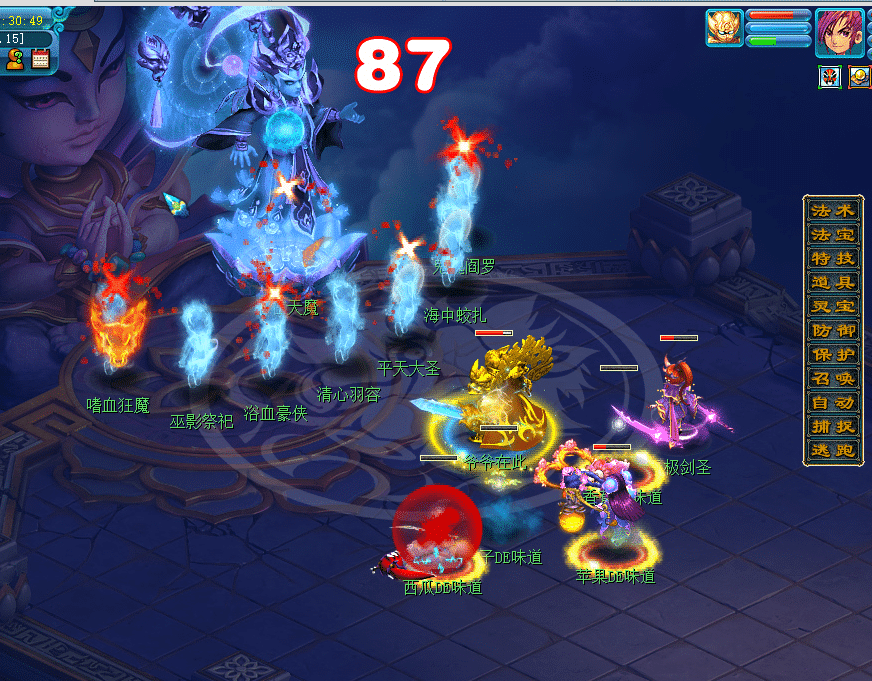Open the golden pet portrait
The width and height of the screenshot is (872, 681).
click(x=724, y=28)
